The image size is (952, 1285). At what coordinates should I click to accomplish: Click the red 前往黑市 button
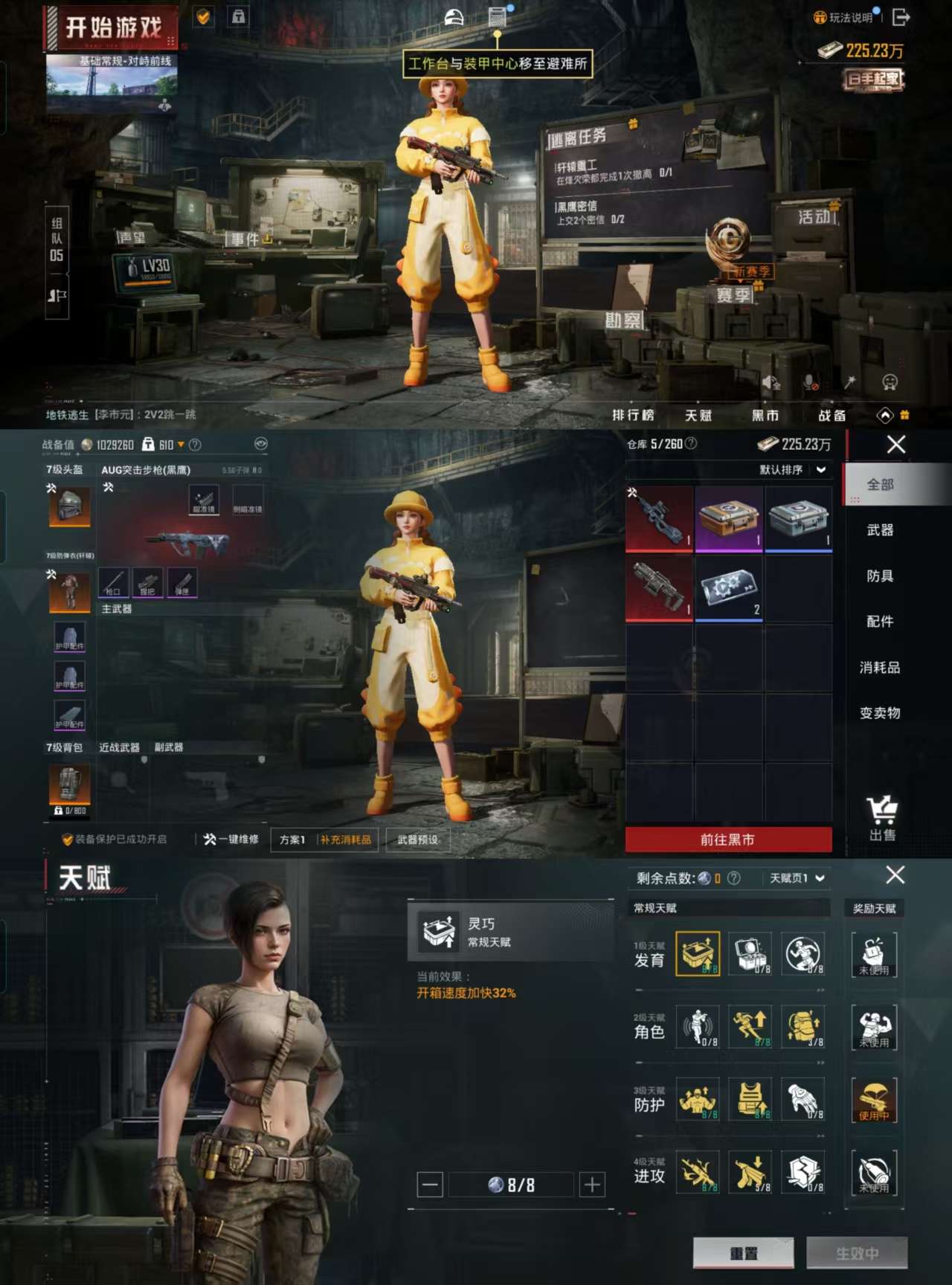click(728, 840)
